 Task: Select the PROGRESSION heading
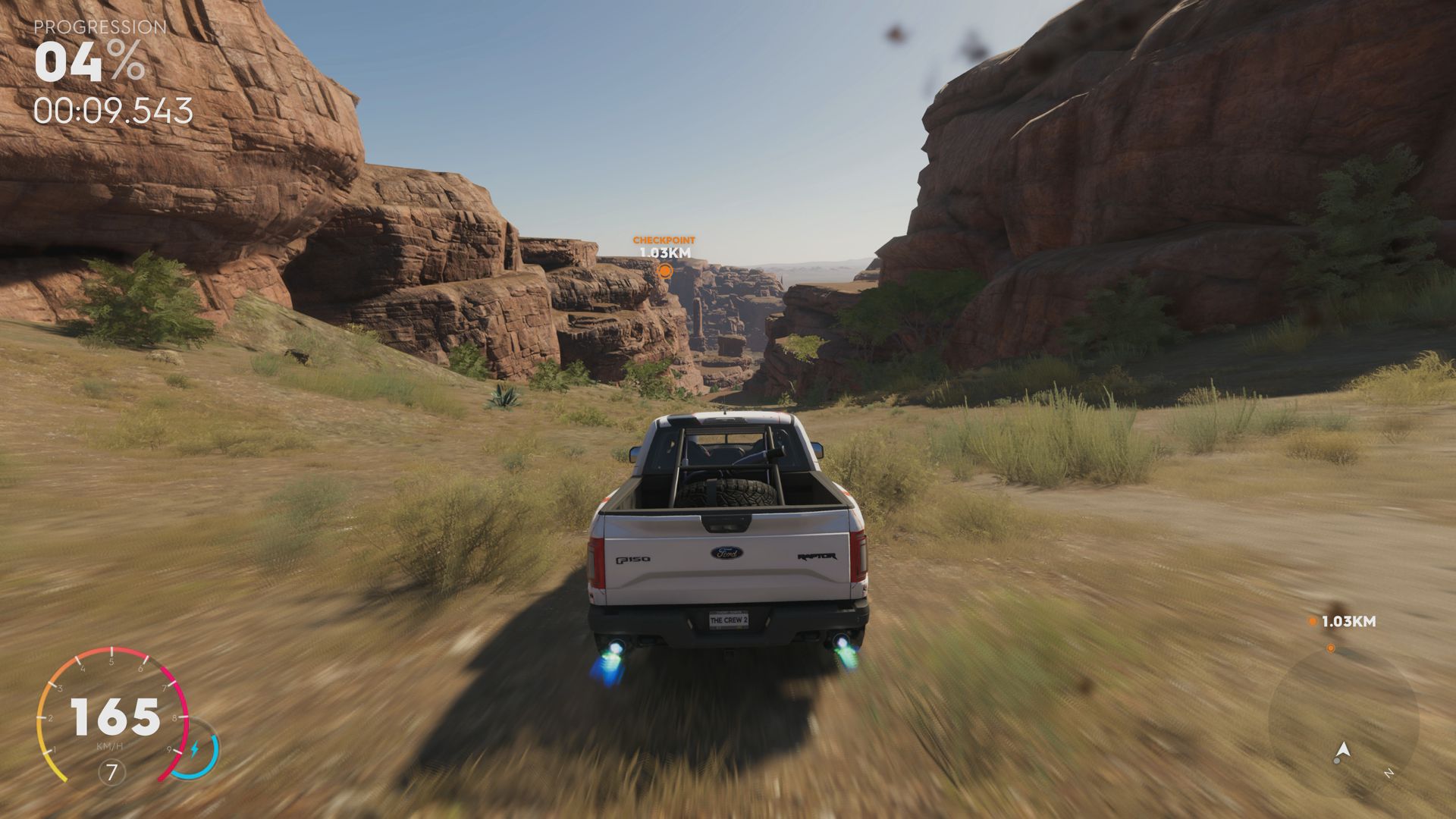(x=99, y=28)
